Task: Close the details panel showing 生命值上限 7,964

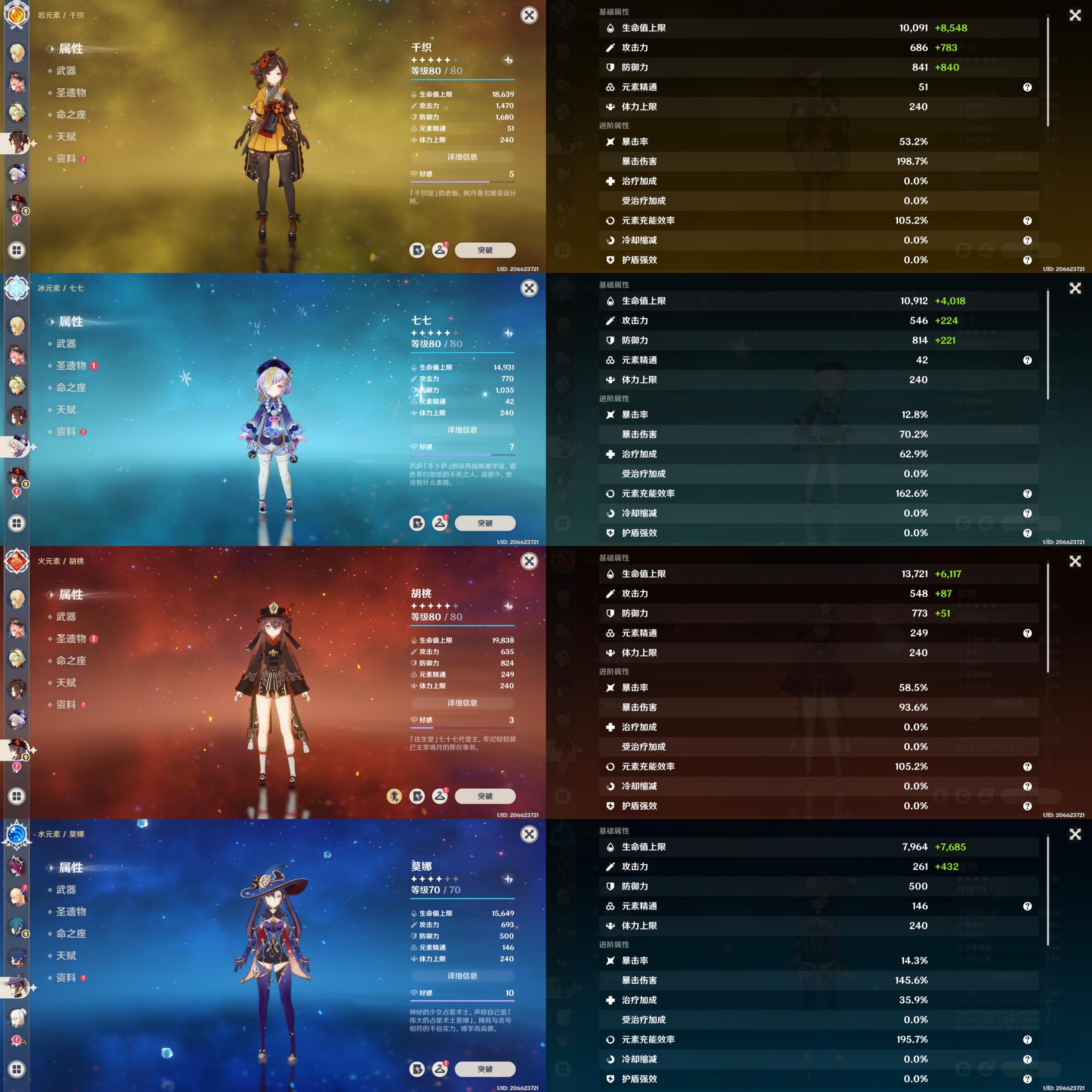Action: [1075, 834]
